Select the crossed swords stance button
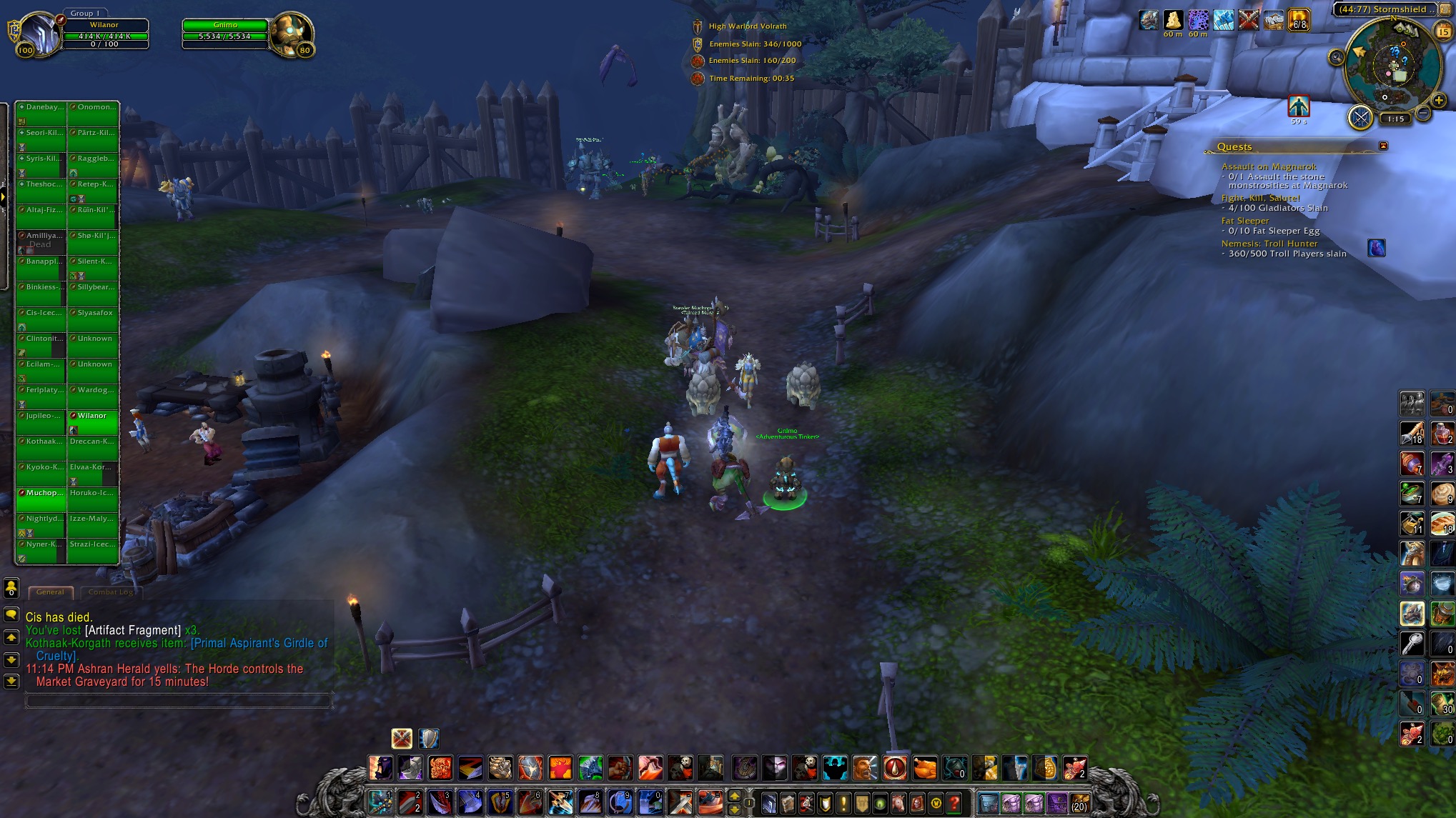Image resolution: width=1456 pixels, height=818 pixels. tap(402, 738)
